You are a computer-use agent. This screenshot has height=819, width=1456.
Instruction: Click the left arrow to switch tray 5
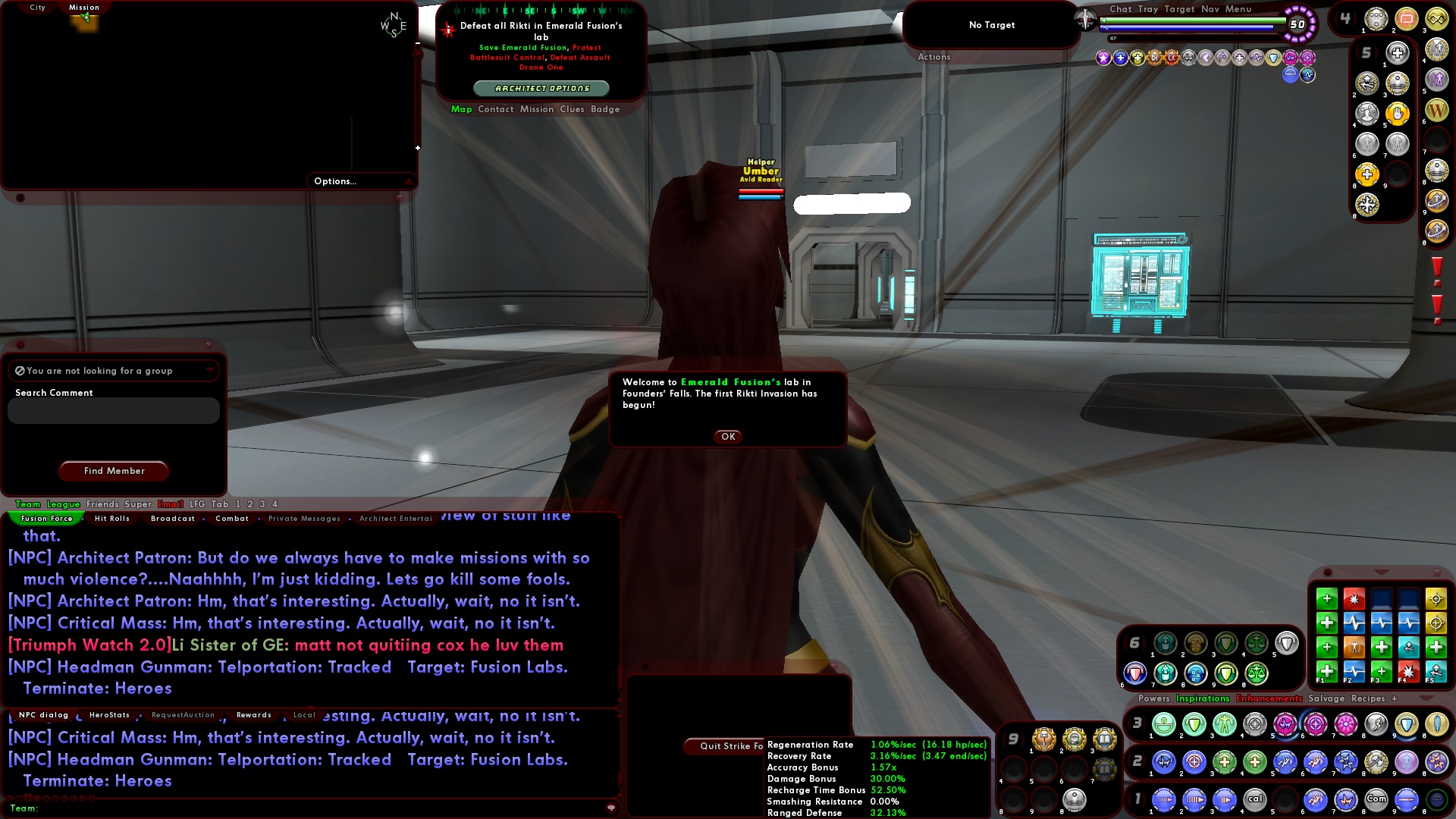click(1358, 51)
